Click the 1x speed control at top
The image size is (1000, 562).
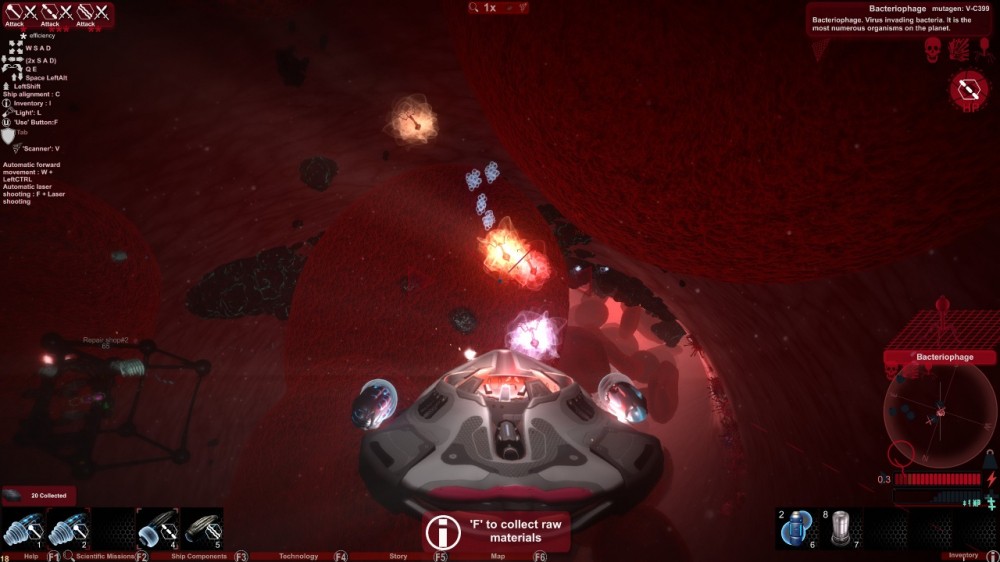(489, 8)
